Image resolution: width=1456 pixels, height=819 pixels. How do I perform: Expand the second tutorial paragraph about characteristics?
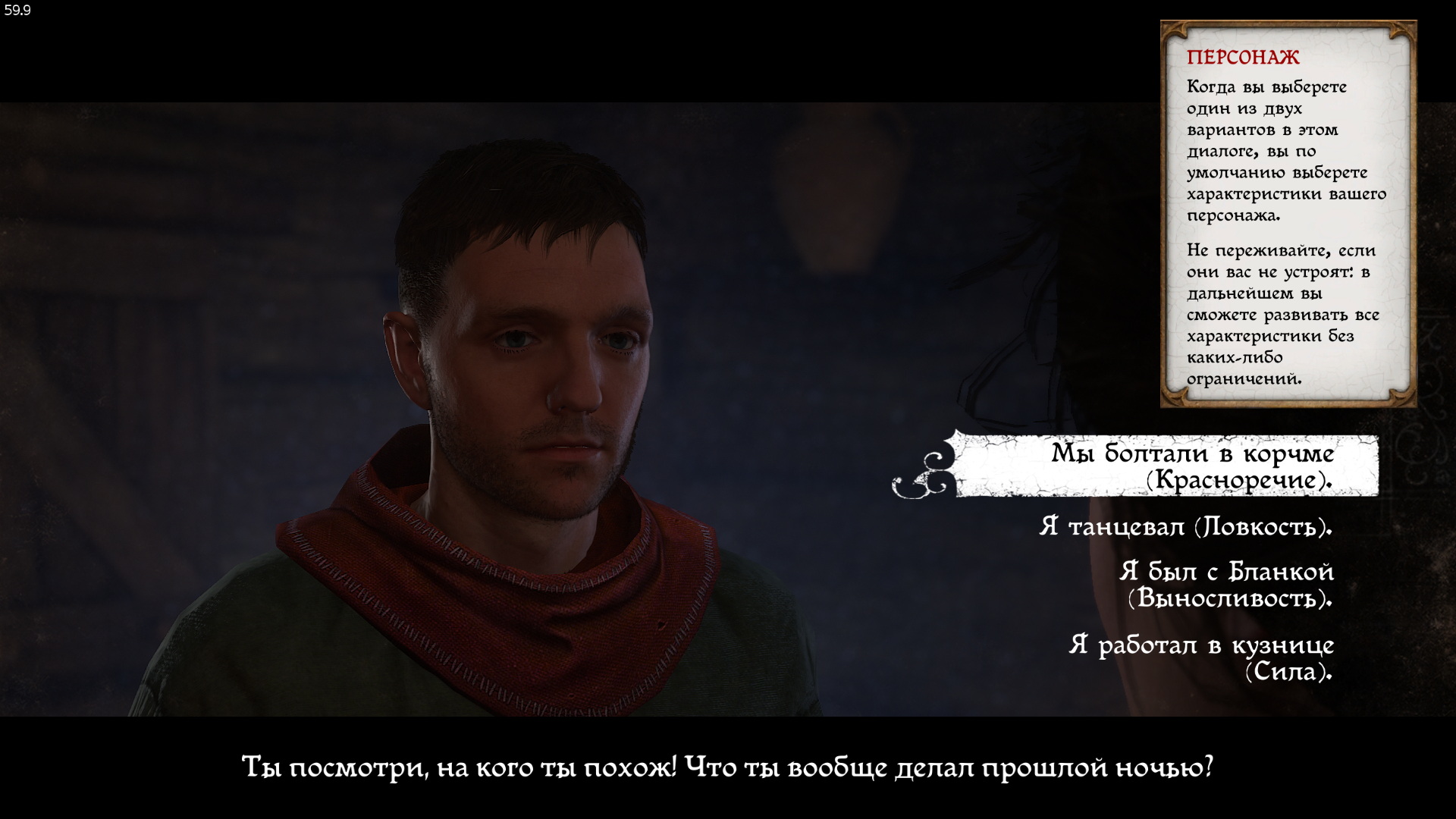[x=1282, y=315]
